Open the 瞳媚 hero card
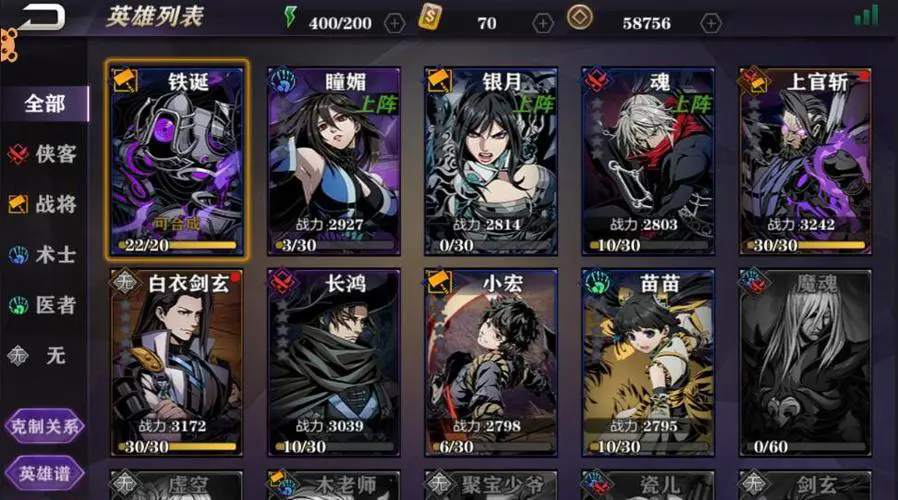The width and height of the screenshot is (898, 500). click(x=334, y=160)
